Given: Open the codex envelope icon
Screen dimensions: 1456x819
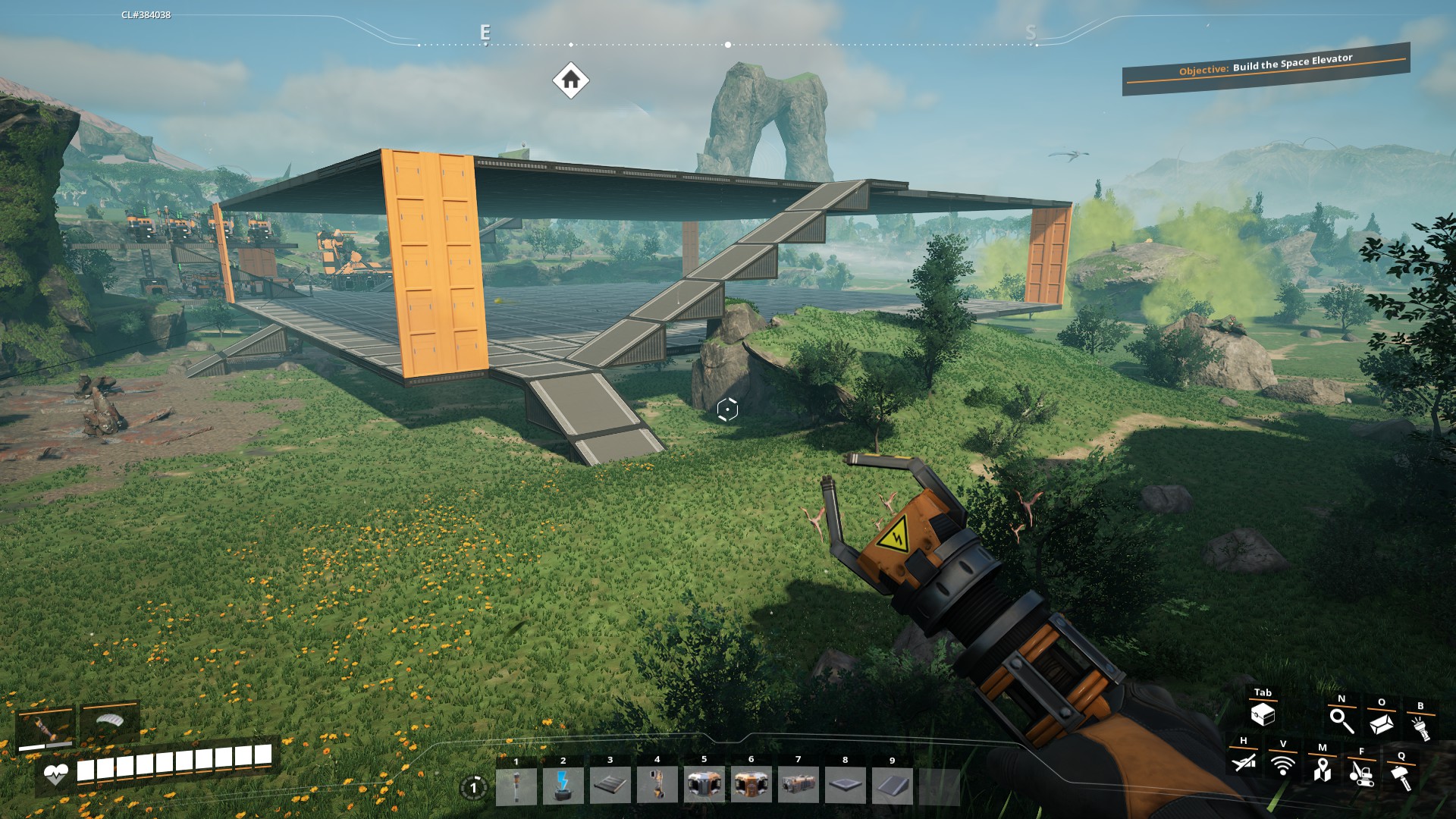Looking at the screenshot, I should (1381, 723).
